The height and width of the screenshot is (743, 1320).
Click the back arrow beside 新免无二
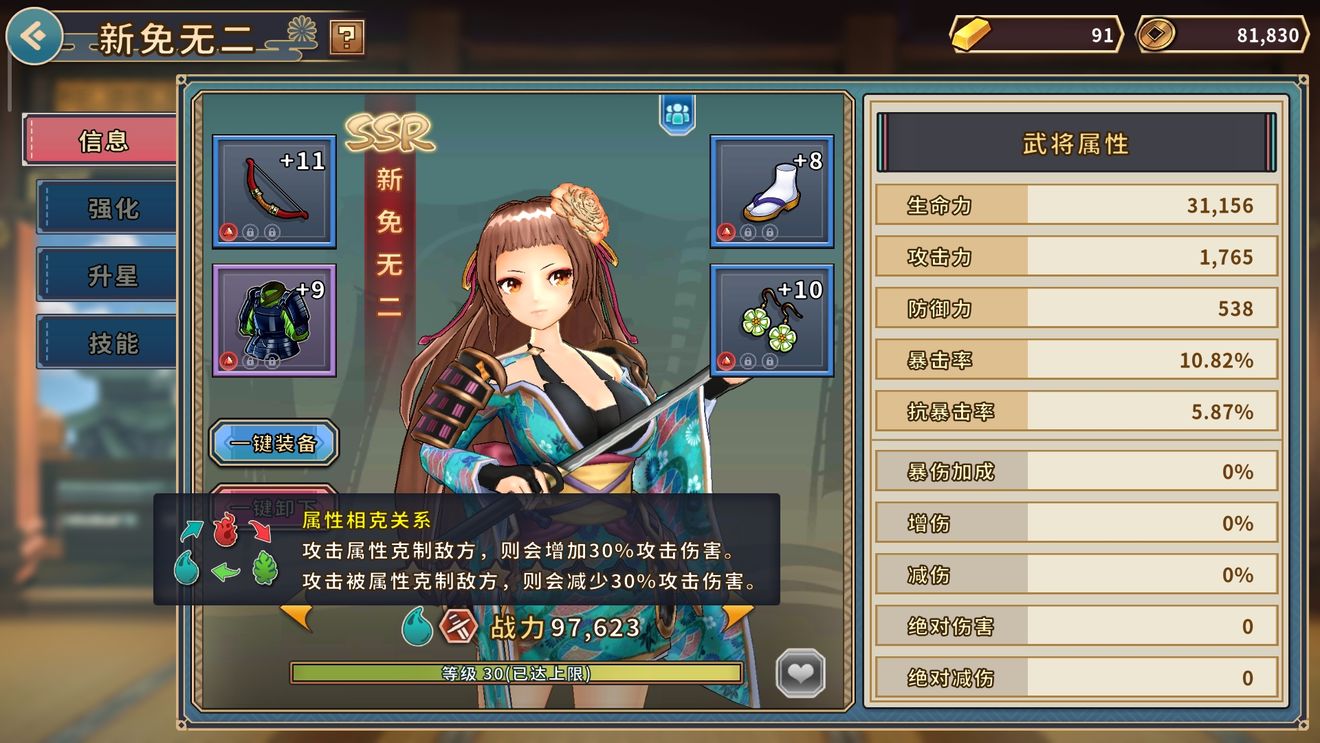[x=33, y=33]
